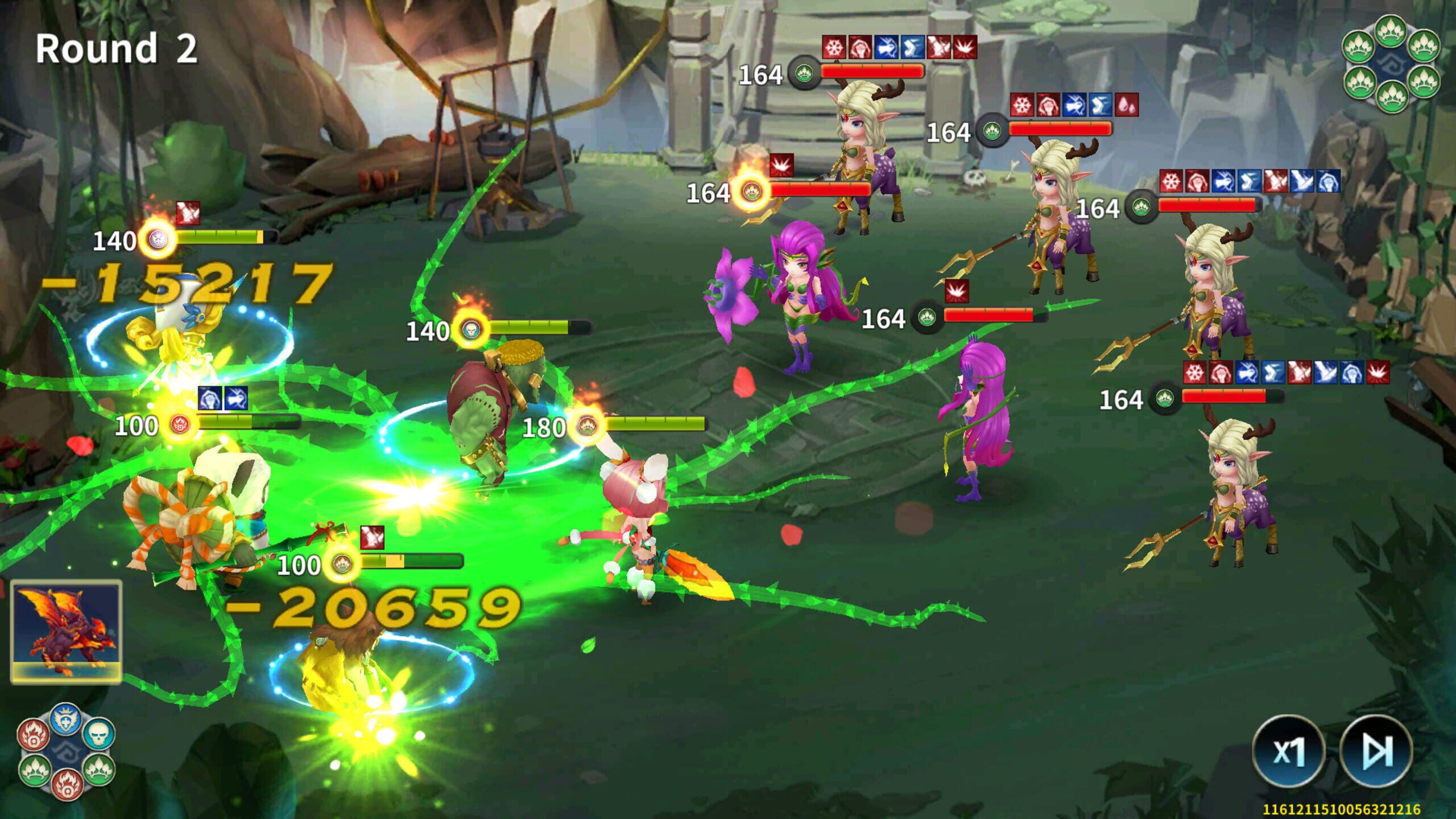Open the enemy team faction formation wheel

(1391, 64)
